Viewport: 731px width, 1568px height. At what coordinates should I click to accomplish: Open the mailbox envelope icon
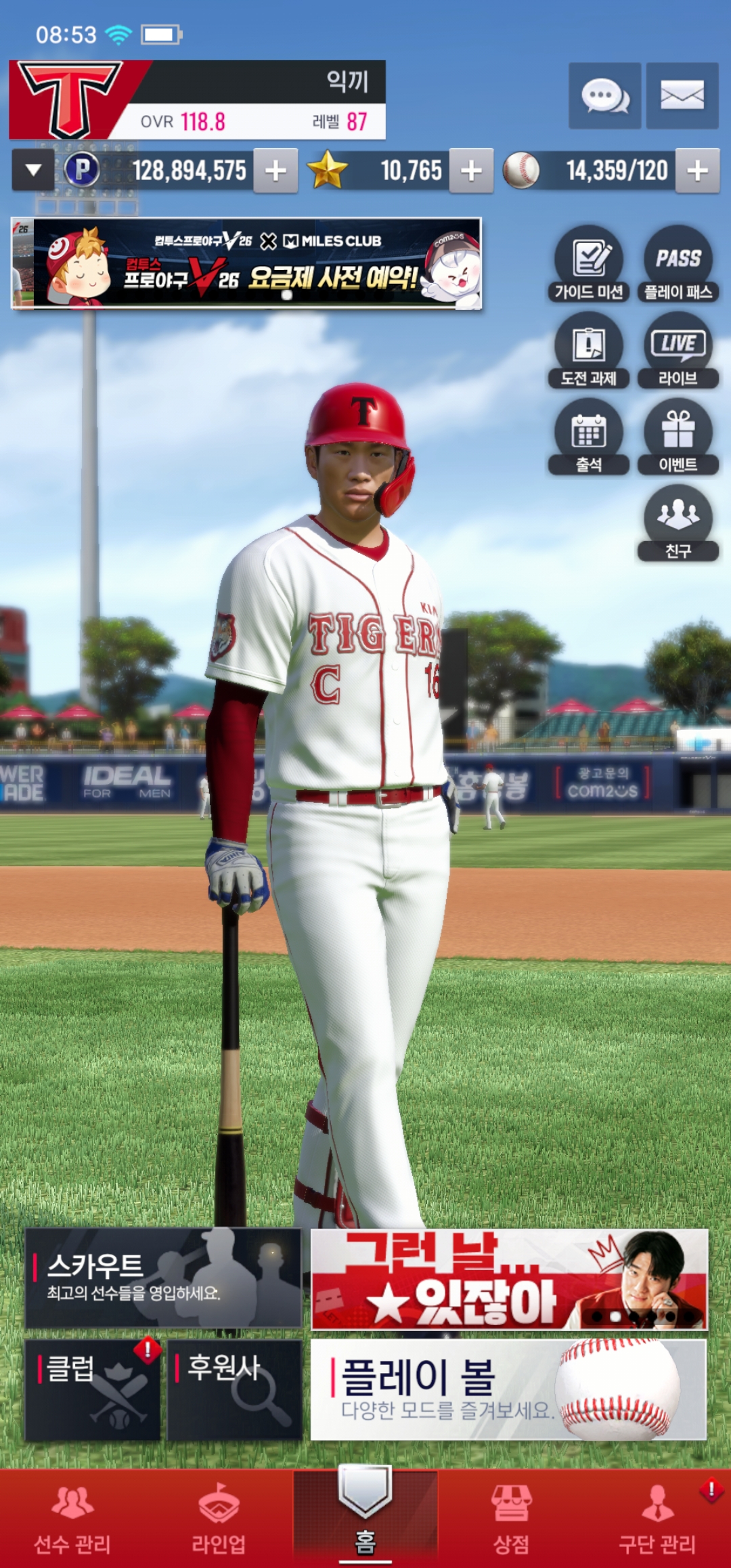pos(682,95)
